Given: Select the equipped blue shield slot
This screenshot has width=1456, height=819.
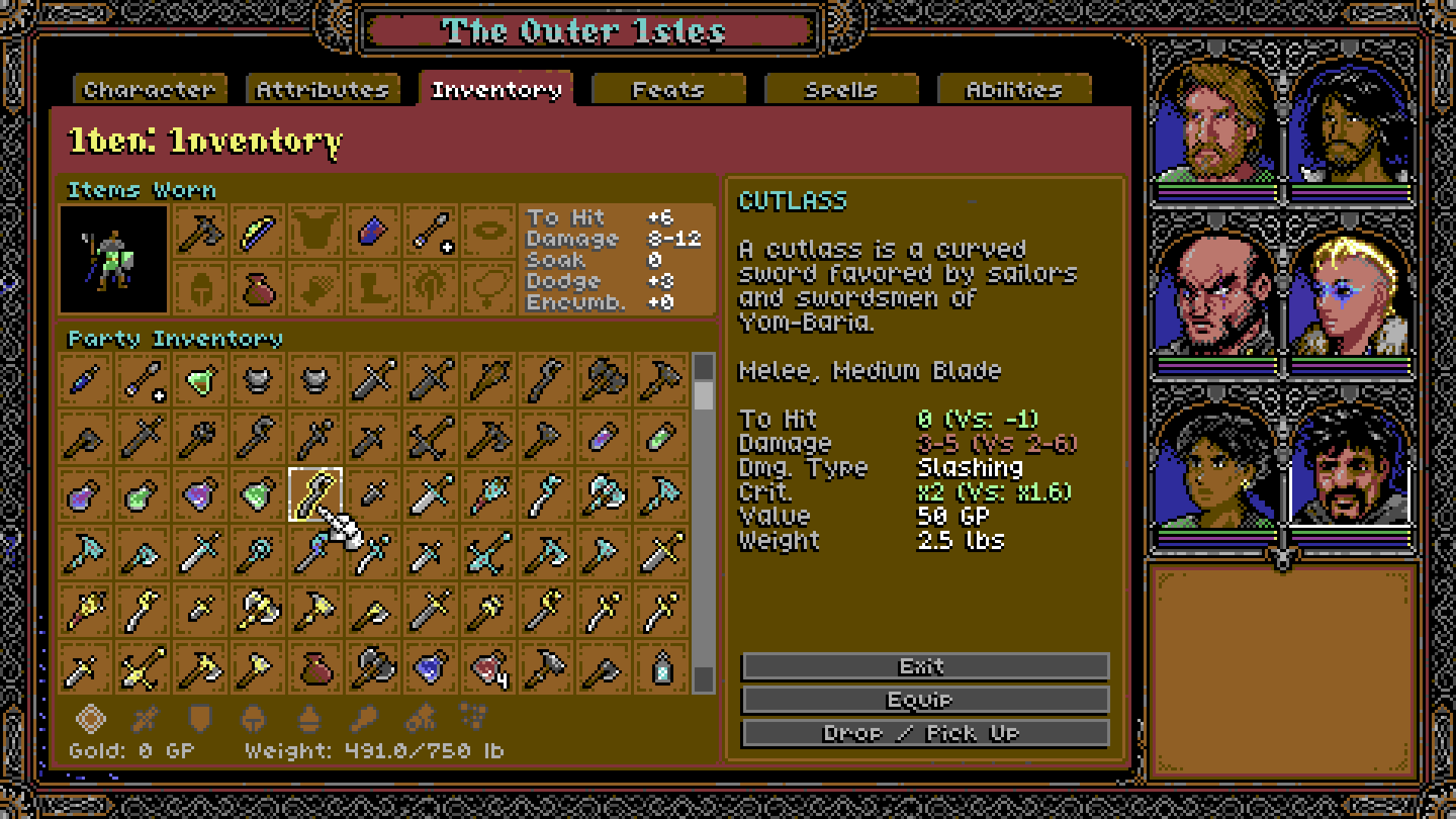Looking at the screenshot, I should (372, 231).
